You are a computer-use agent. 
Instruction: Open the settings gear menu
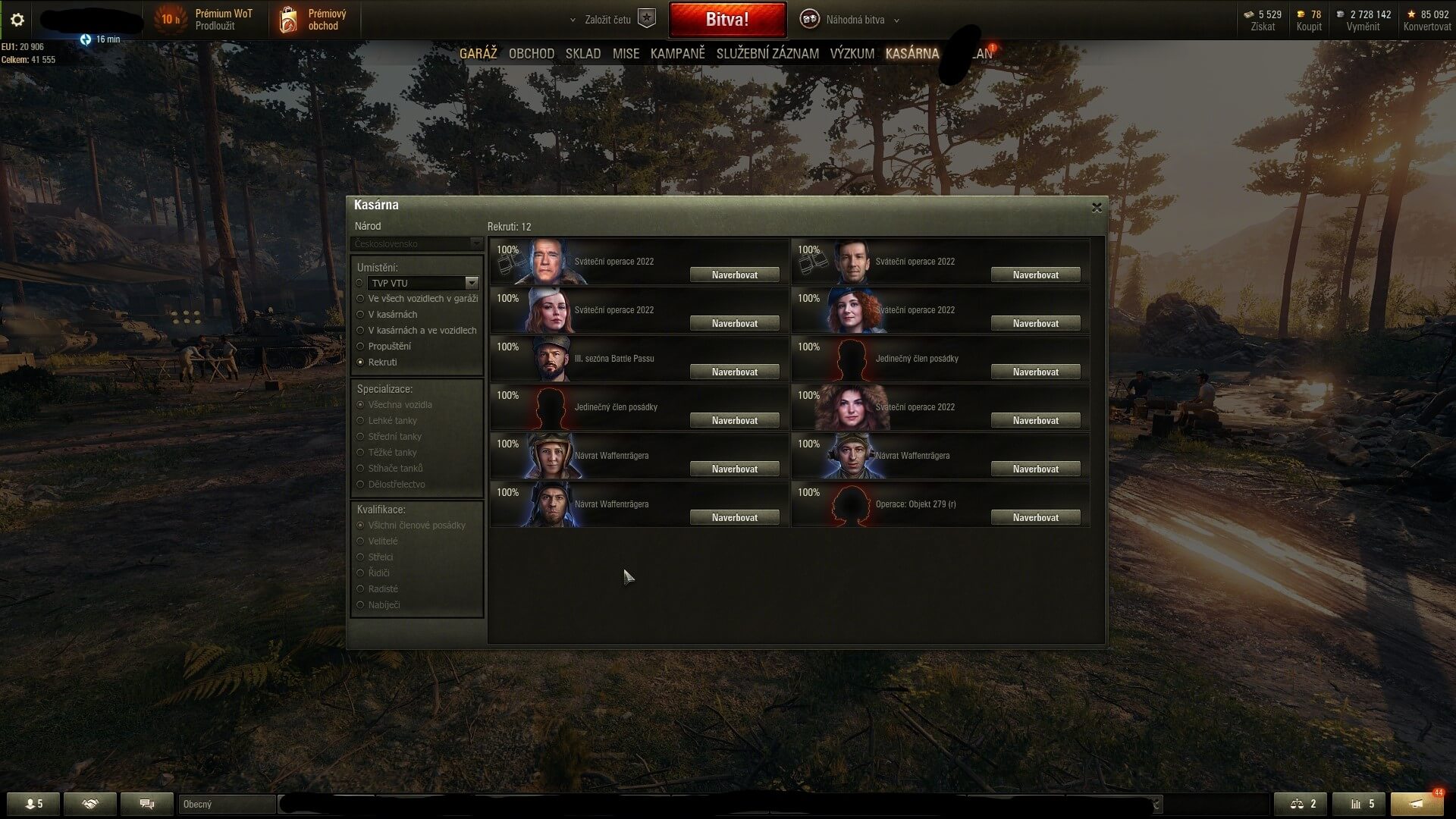(17, 20)
